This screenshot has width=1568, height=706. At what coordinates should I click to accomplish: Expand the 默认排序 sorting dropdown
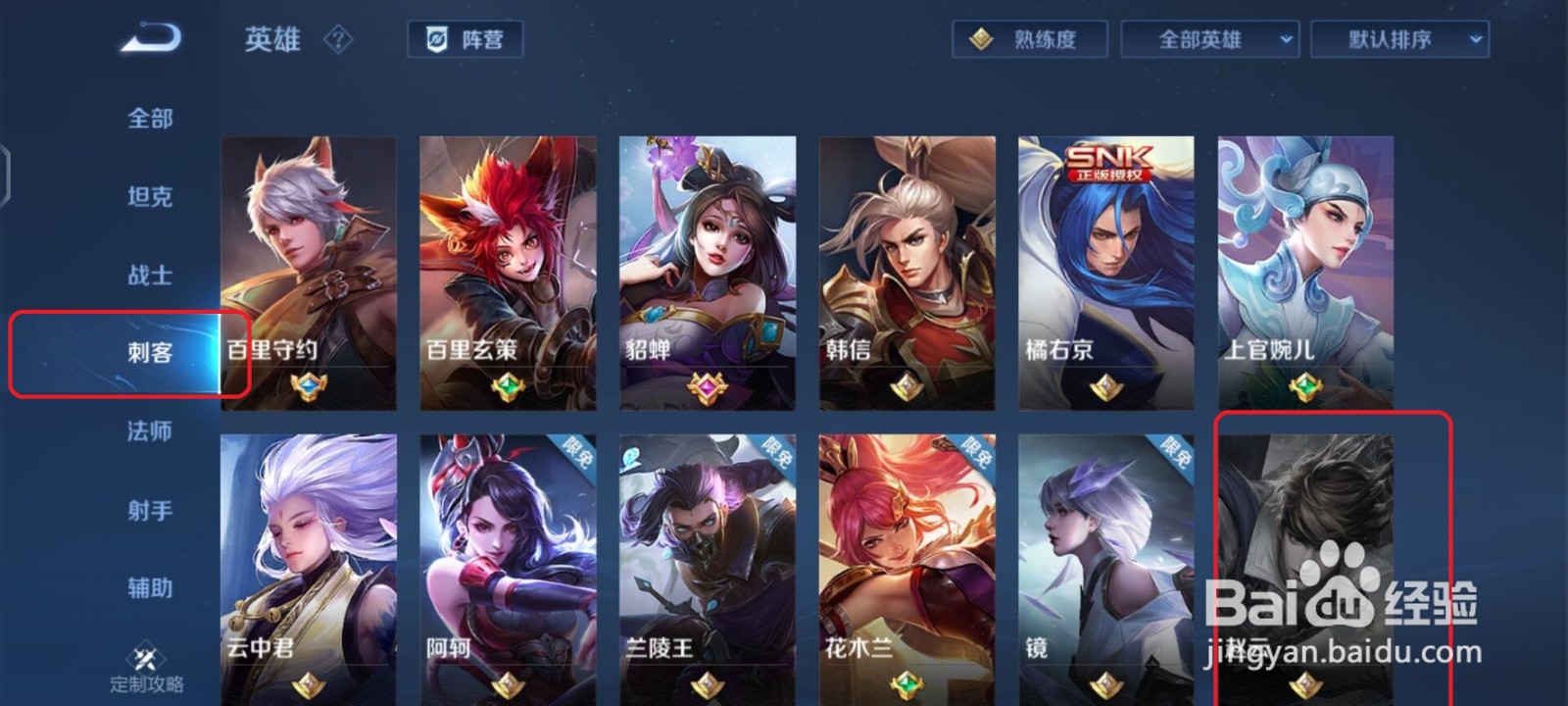pyautogui.click(x=1399, y=40)
